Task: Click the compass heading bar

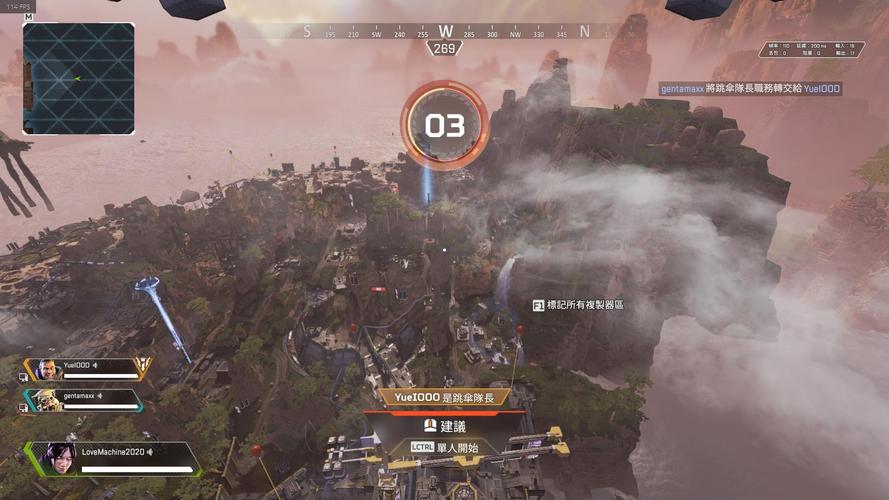Action: tap(445, 33)
